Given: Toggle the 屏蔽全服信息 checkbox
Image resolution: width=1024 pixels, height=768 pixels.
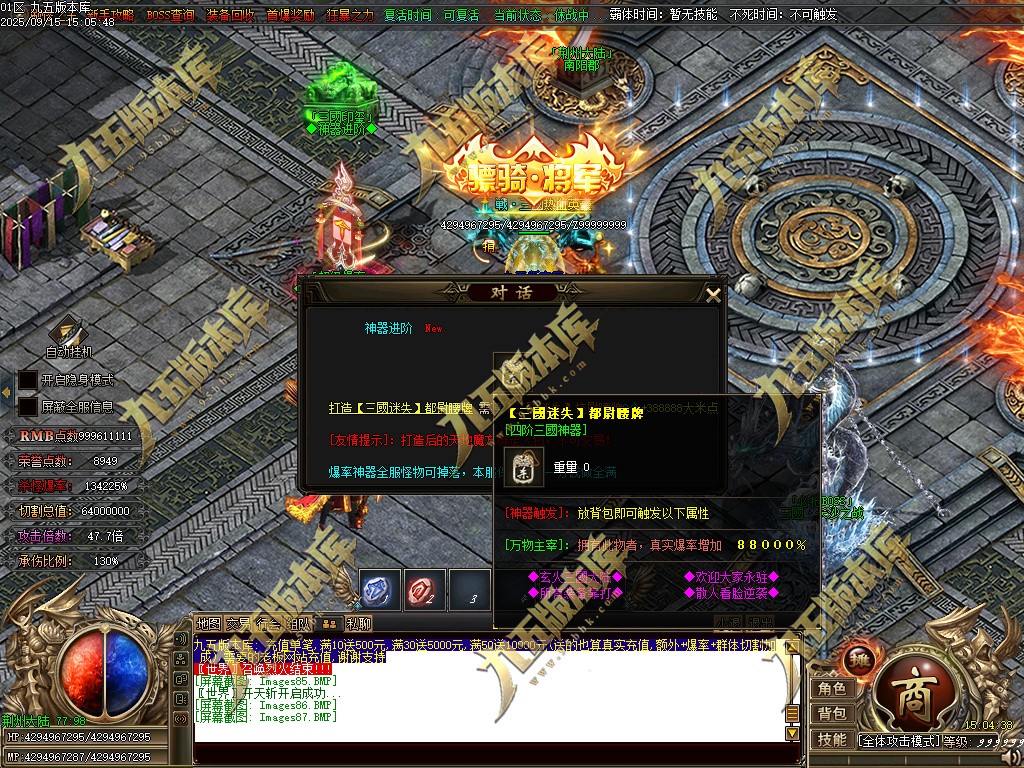Looking at the screenshot, I should [28, 407].
